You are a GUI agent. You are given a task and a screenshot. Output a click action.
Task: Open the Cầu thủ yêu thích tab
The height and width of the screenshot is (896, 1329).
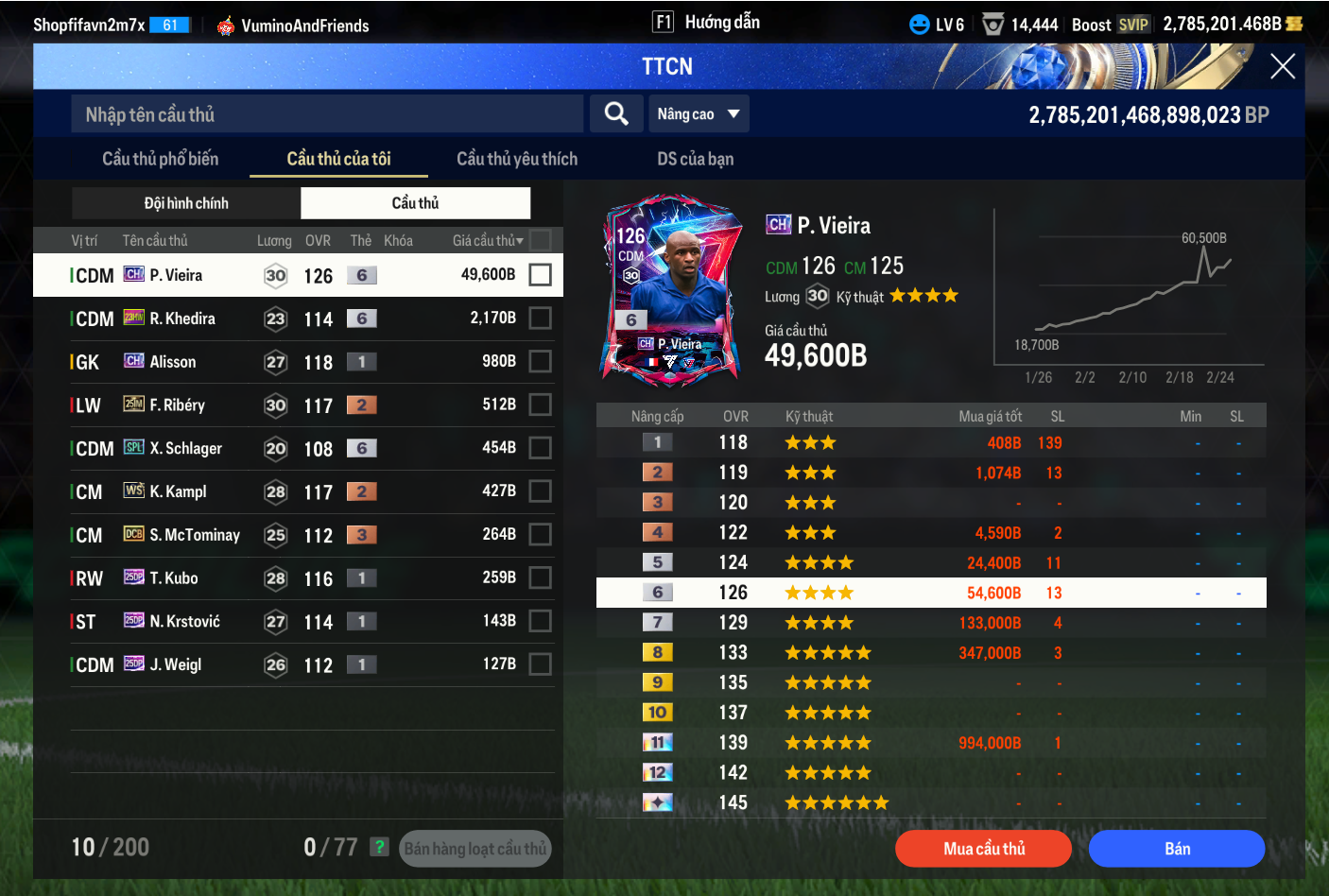click(x=516, y=159)
